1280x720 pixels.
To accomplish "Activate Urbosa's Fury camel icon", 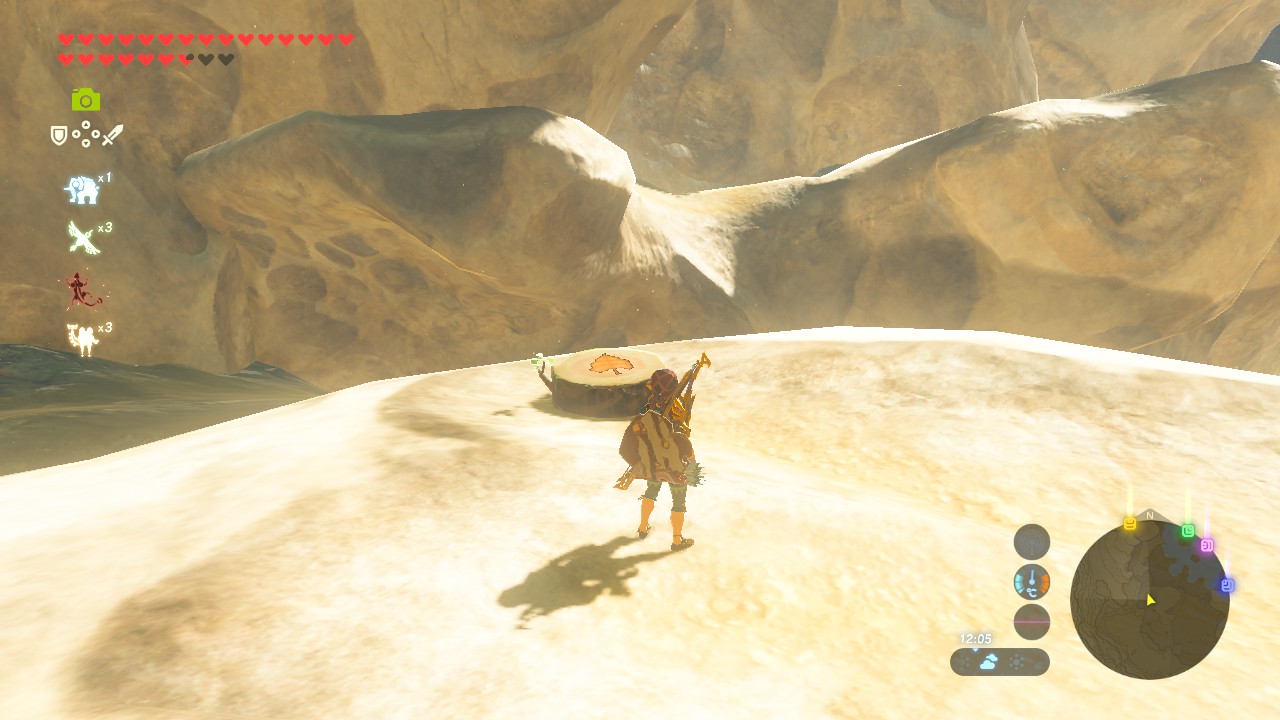I will click(x=82, y=340).
